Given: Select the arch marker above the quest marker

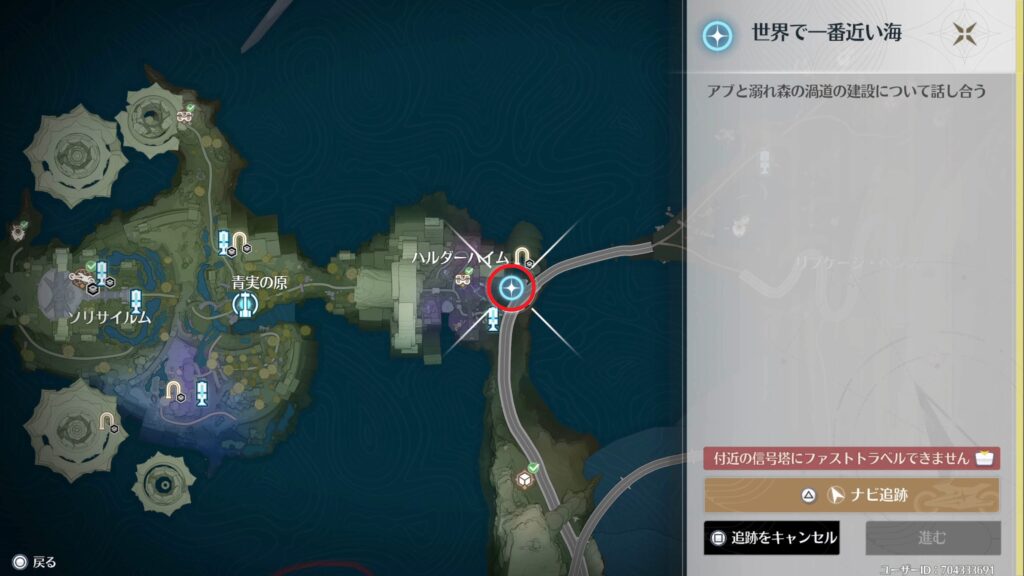Looking at the screenshot, I should pyautogui.click(x=521, y=256).
